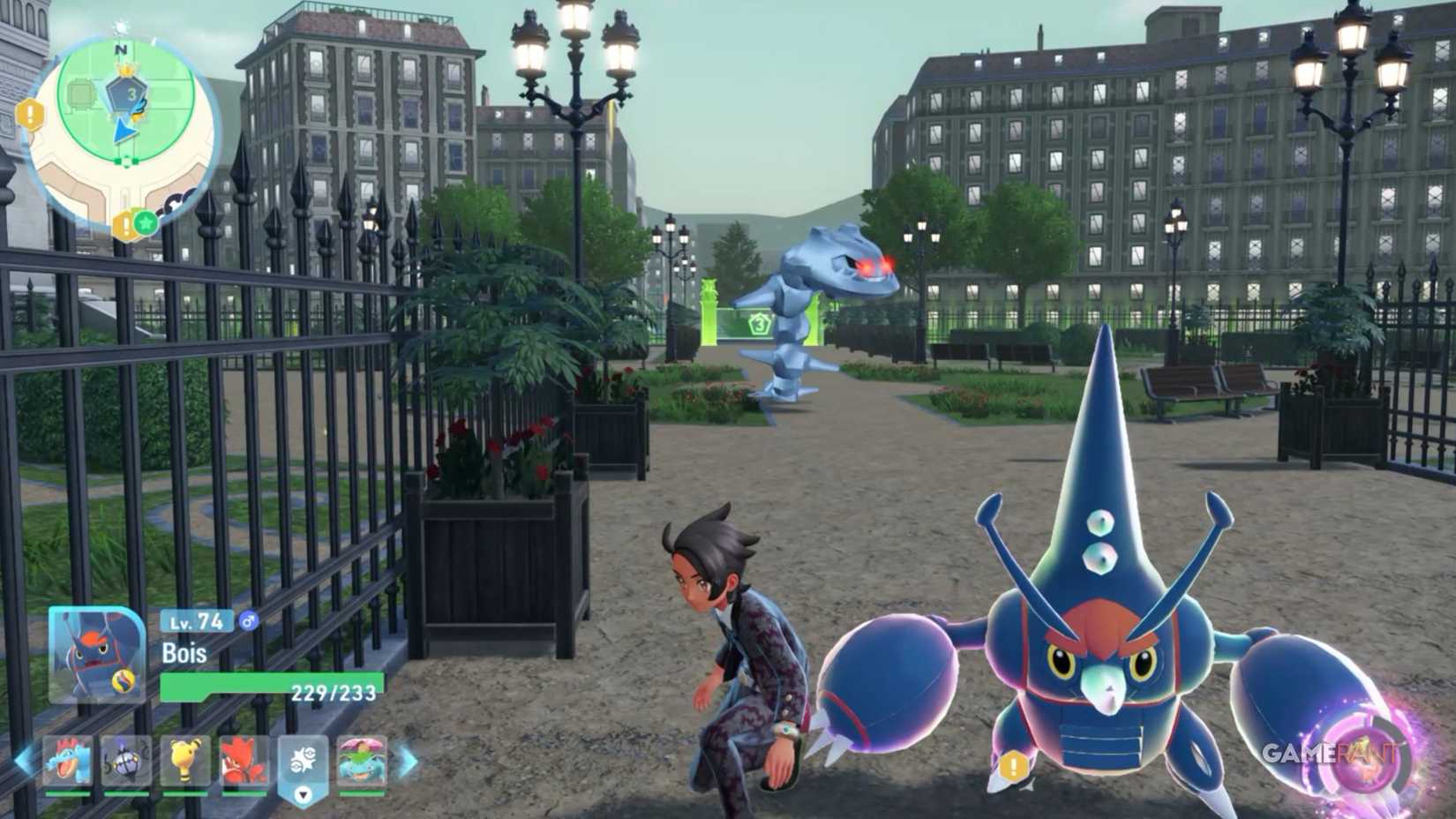
Task: Click the green star badge below the minimap
Action: pyautogui.click(x=145, y=223)
